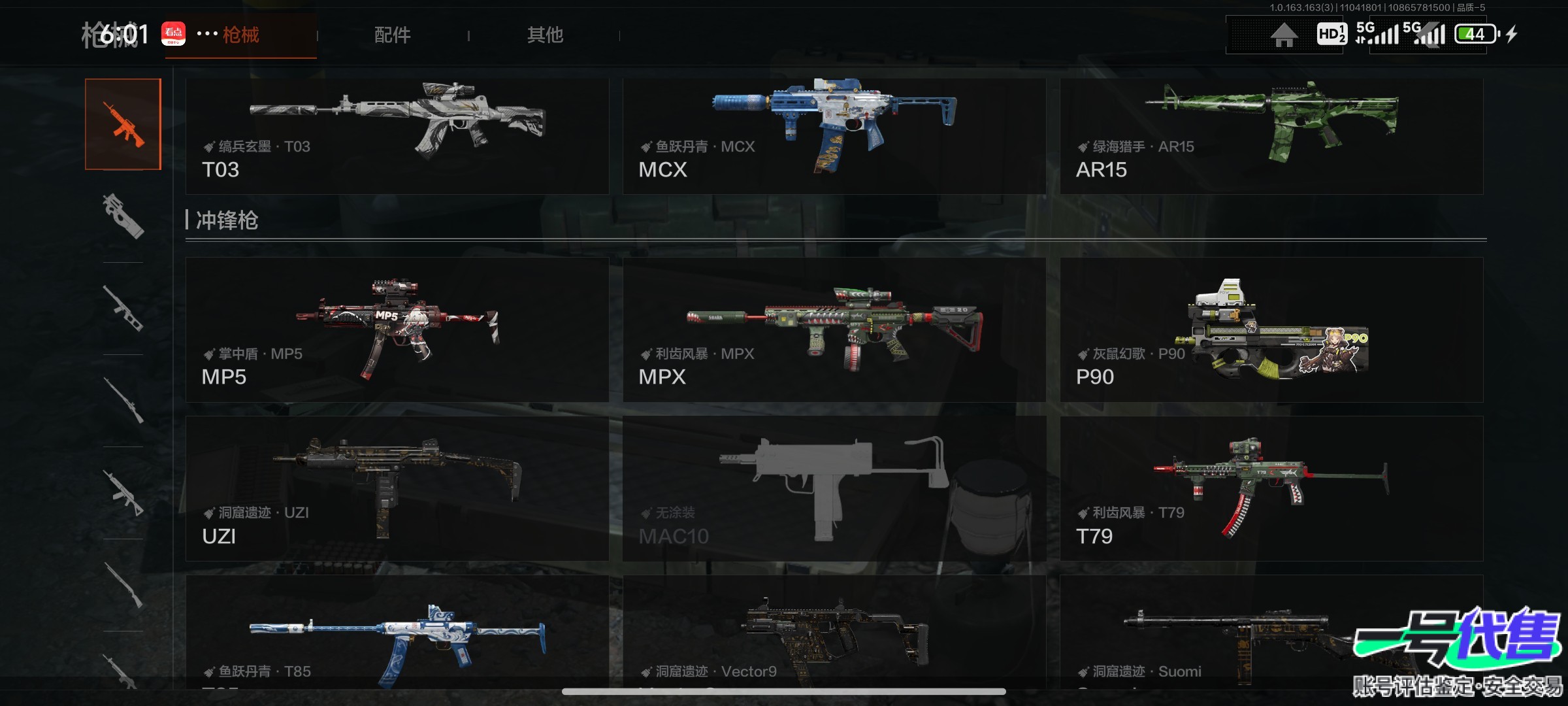Switch to the 配件 tab

click(x=392, y=35)
